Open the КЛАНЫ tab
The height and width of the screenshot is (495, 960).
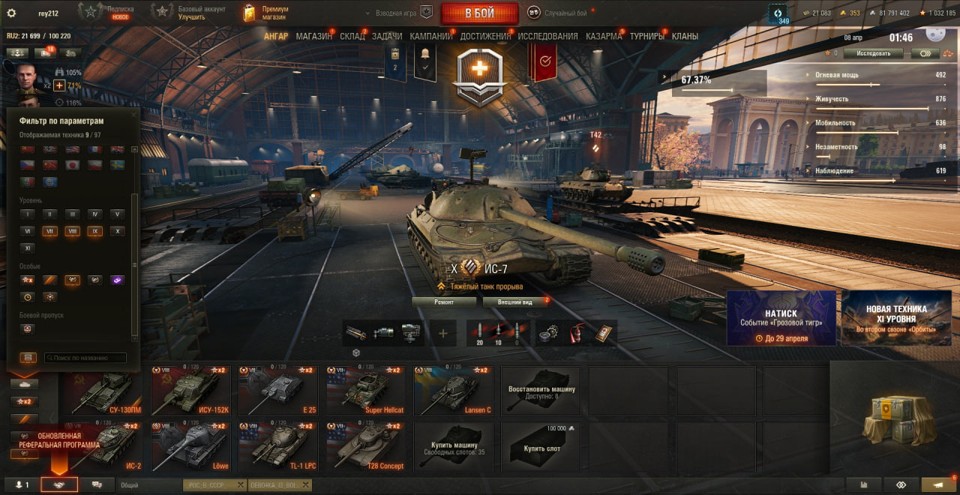tap(685, 36)
